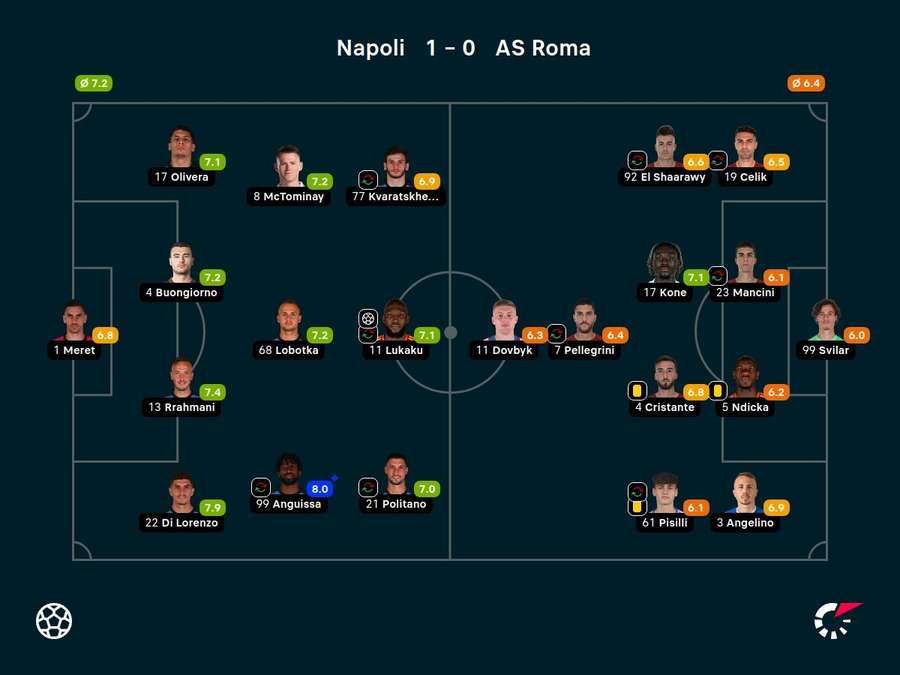Select Dovbyk in the Roma lineup
The height and width of the screenshot is (675, 900).
click(x=503, y=322)
